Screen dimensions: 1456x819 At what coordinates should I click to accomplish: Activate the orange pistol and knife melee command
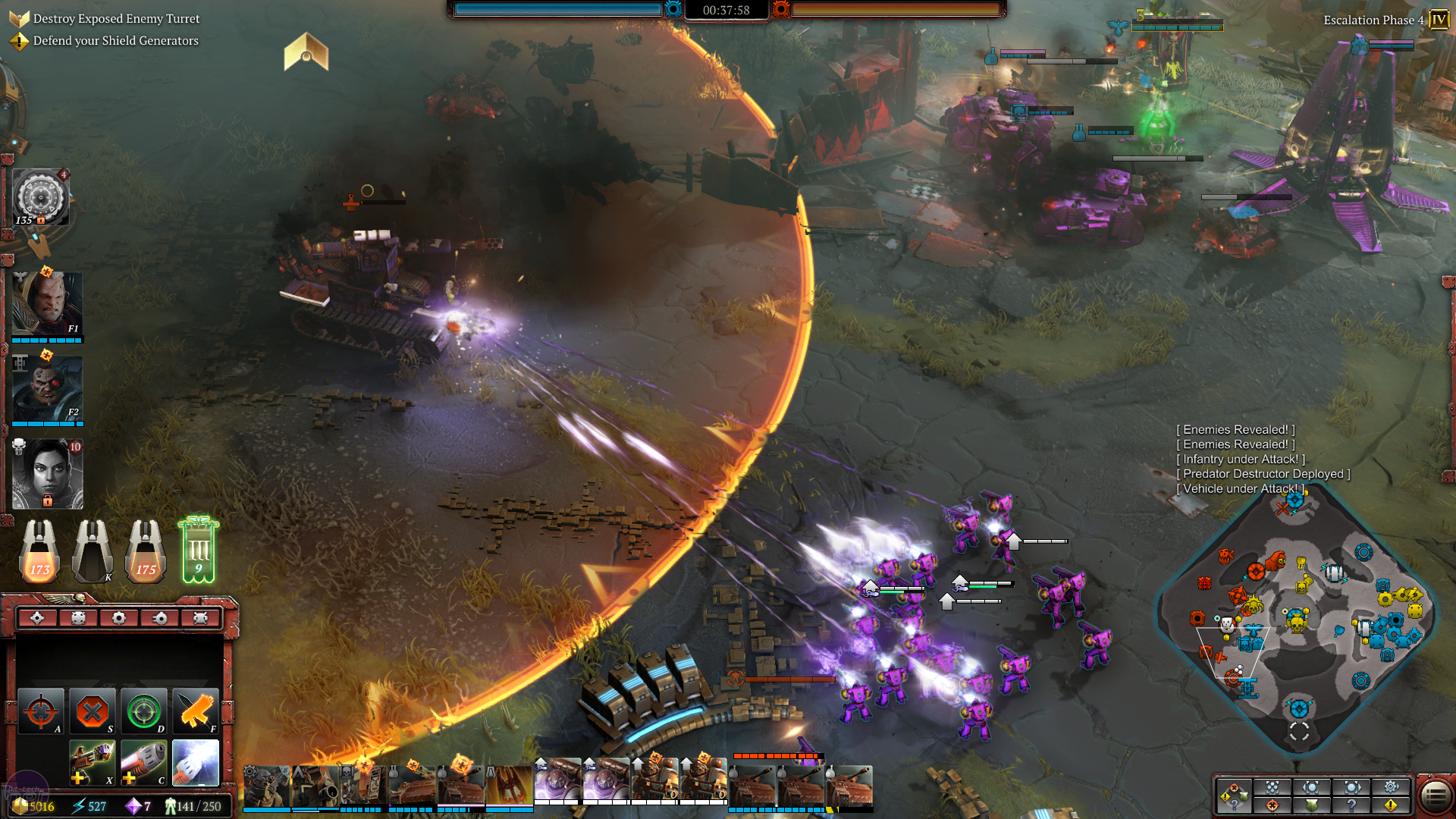[x=196, y=711]
